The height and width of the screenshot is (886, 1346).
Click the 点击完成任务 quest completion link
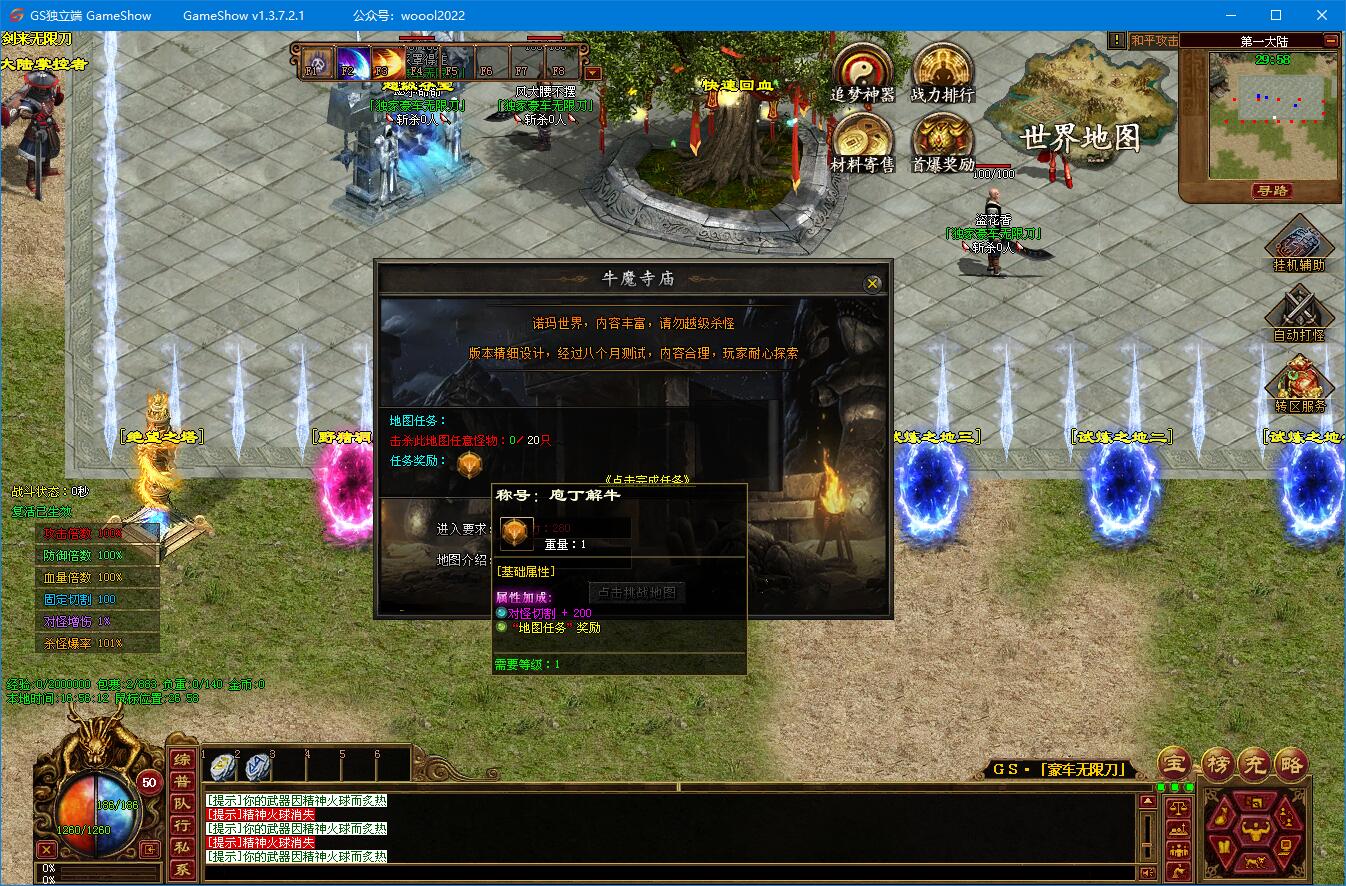coord(648,479)
